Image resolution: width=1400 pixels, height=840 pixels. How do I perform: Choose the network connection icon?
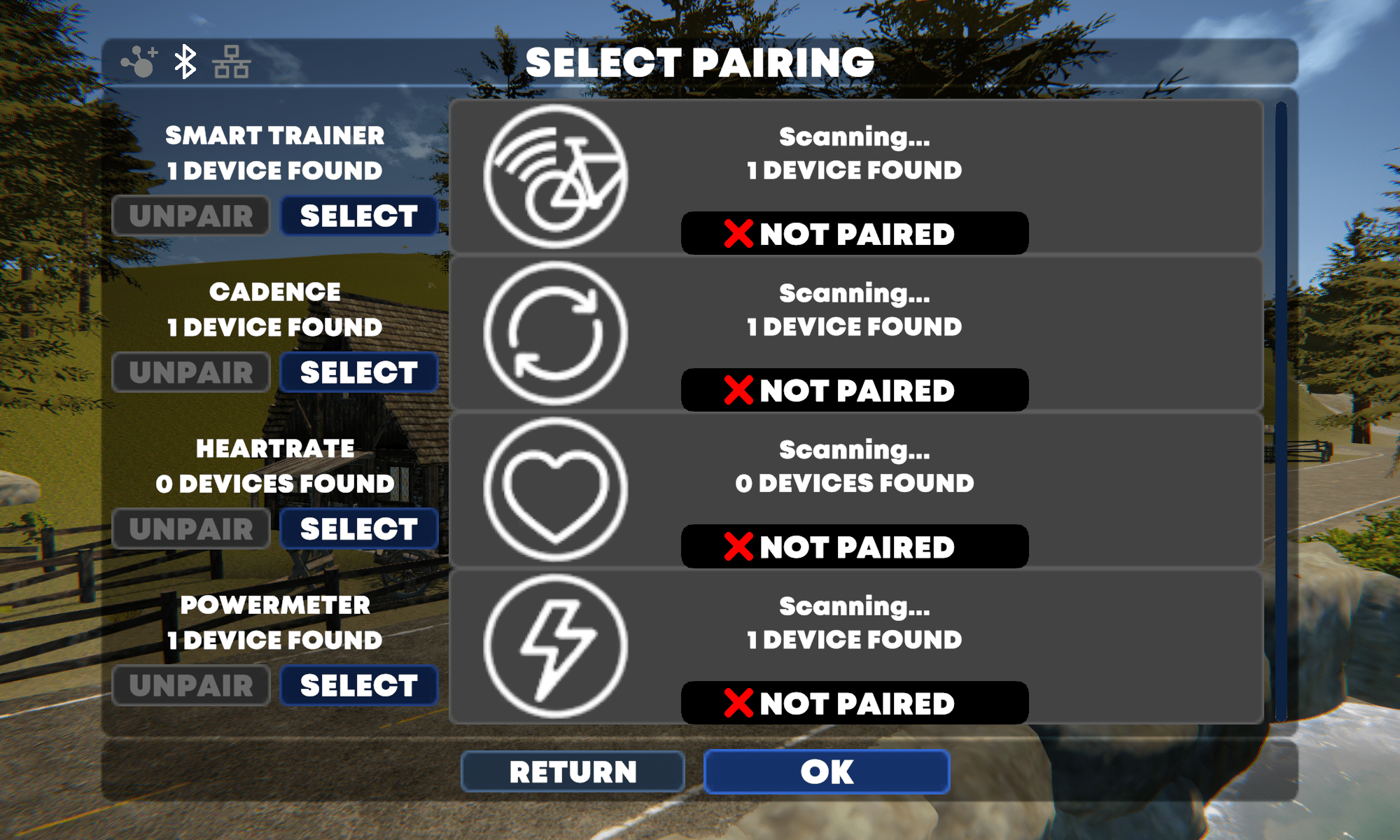pos(232,62)
